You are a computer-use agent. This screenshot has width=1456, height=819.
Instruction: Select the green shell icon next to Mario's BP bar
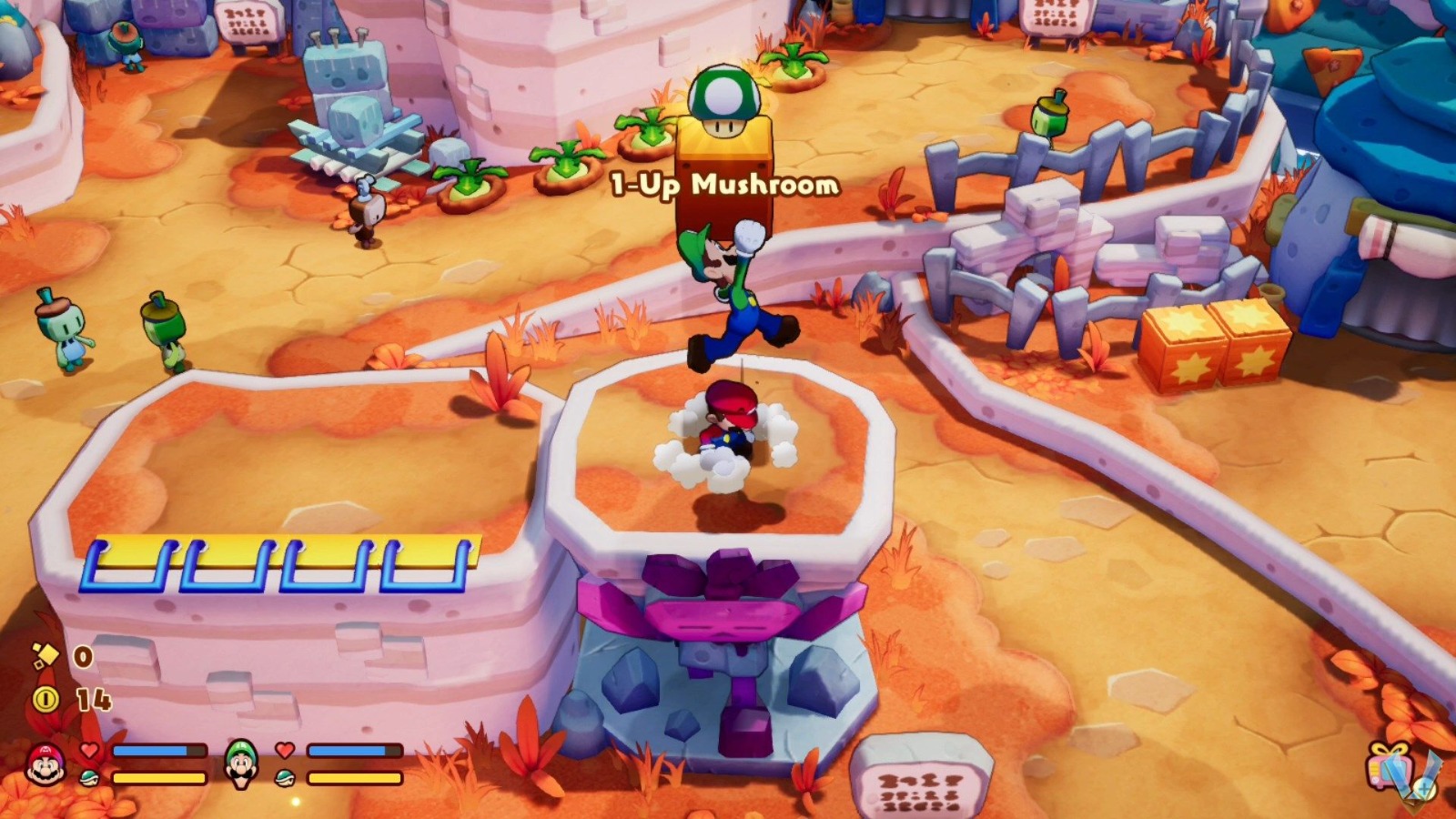point(89,778)
